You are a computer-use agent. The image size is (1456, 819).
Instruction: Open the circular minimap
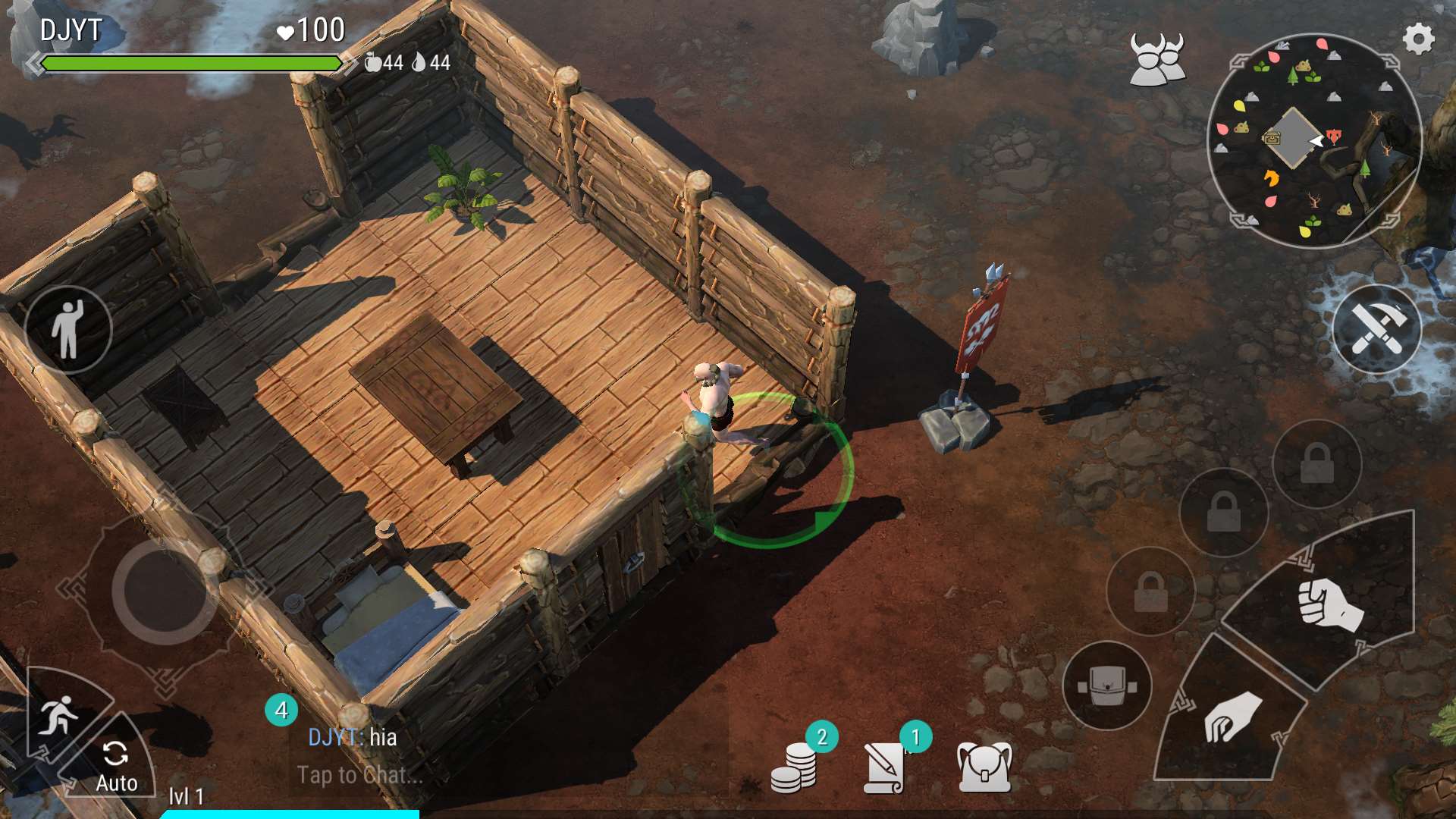(1313, 141)
